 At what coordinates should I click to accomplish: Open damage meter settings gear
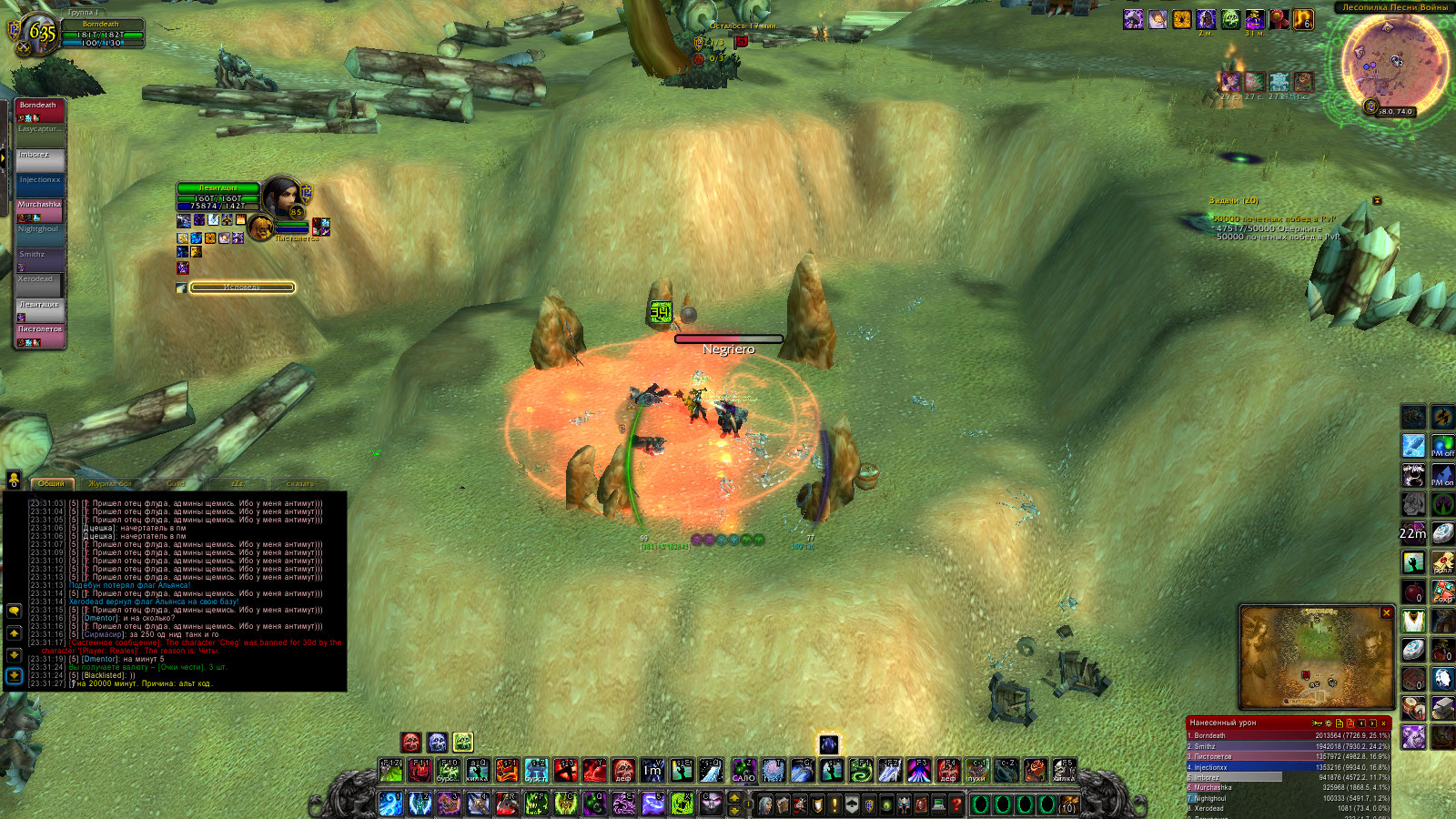point(1328,723)
